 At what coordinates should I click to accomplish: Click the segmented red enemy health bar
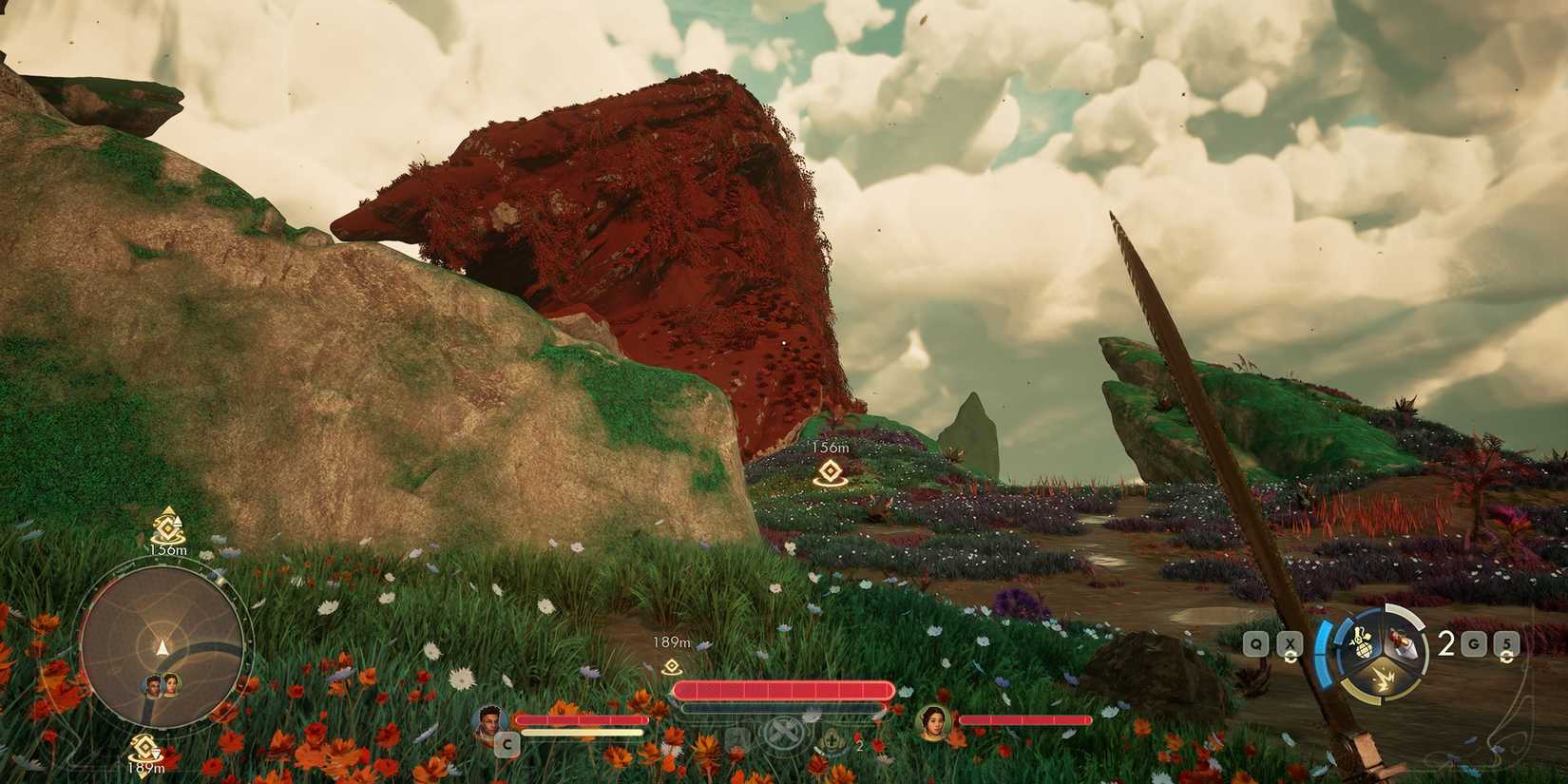(x=784, y=689)
